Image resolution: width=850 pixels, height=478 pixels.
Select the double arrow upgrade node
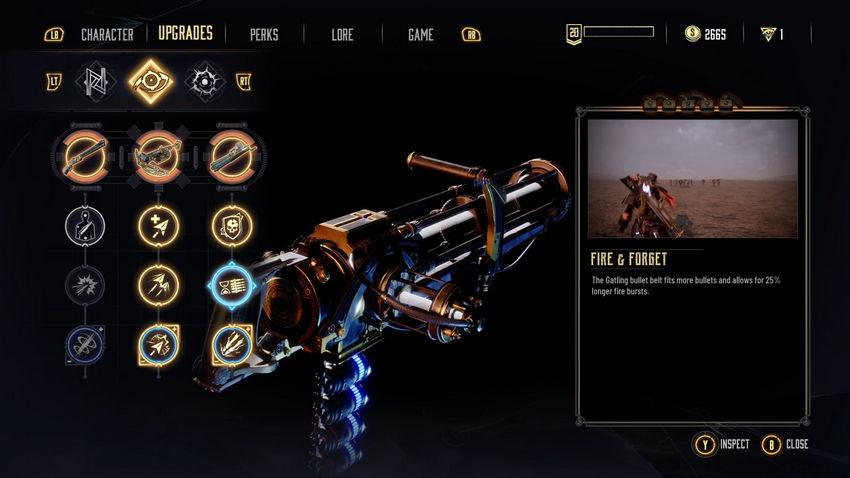158,285
